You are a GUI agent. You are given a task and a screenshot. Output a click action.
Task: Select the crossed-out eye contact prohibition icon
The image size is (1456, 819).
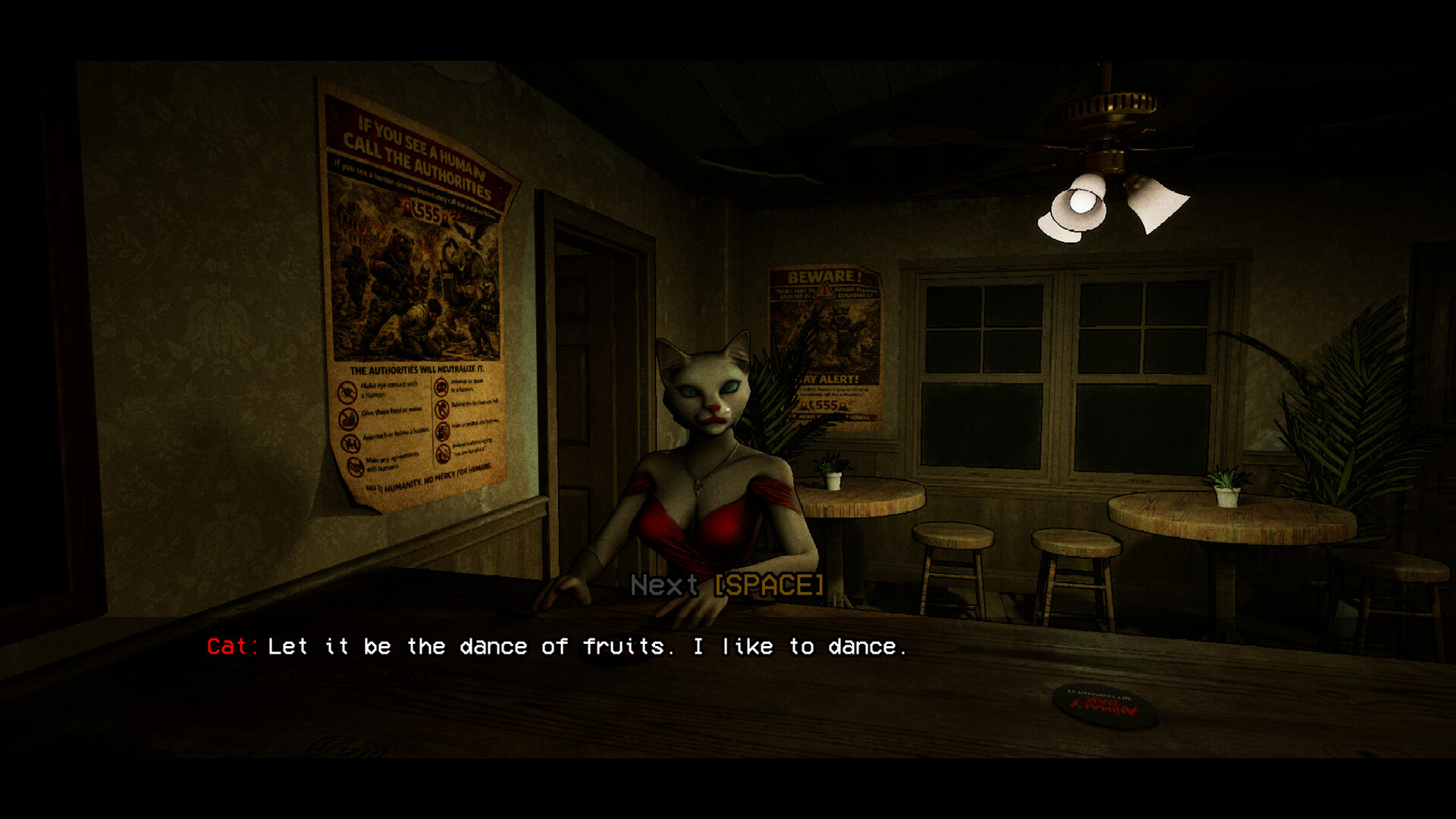[x=347, y=393]
